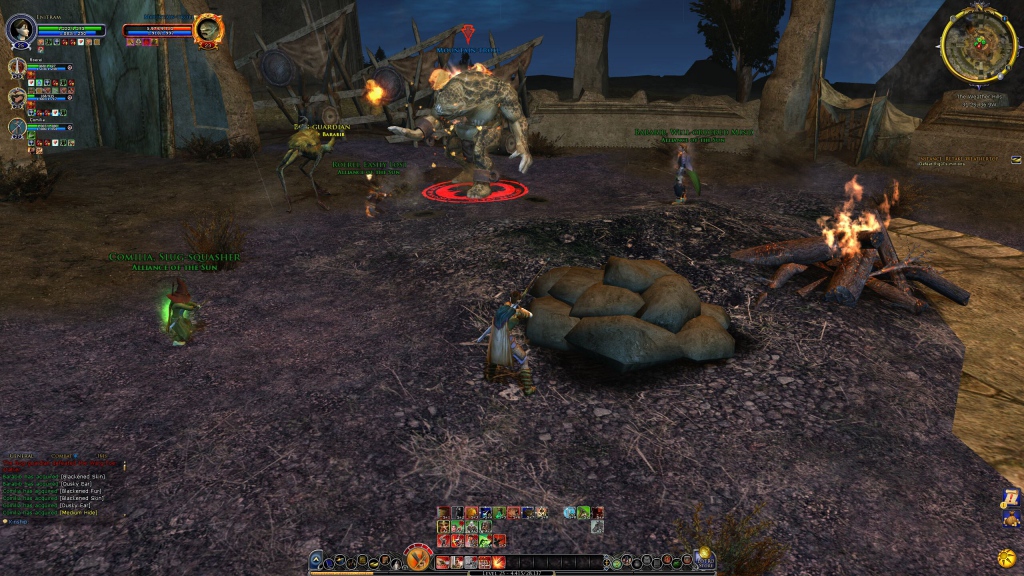
Task: Open the main menu arrow button
Action: pyautogui.click(x=316, y=561)
